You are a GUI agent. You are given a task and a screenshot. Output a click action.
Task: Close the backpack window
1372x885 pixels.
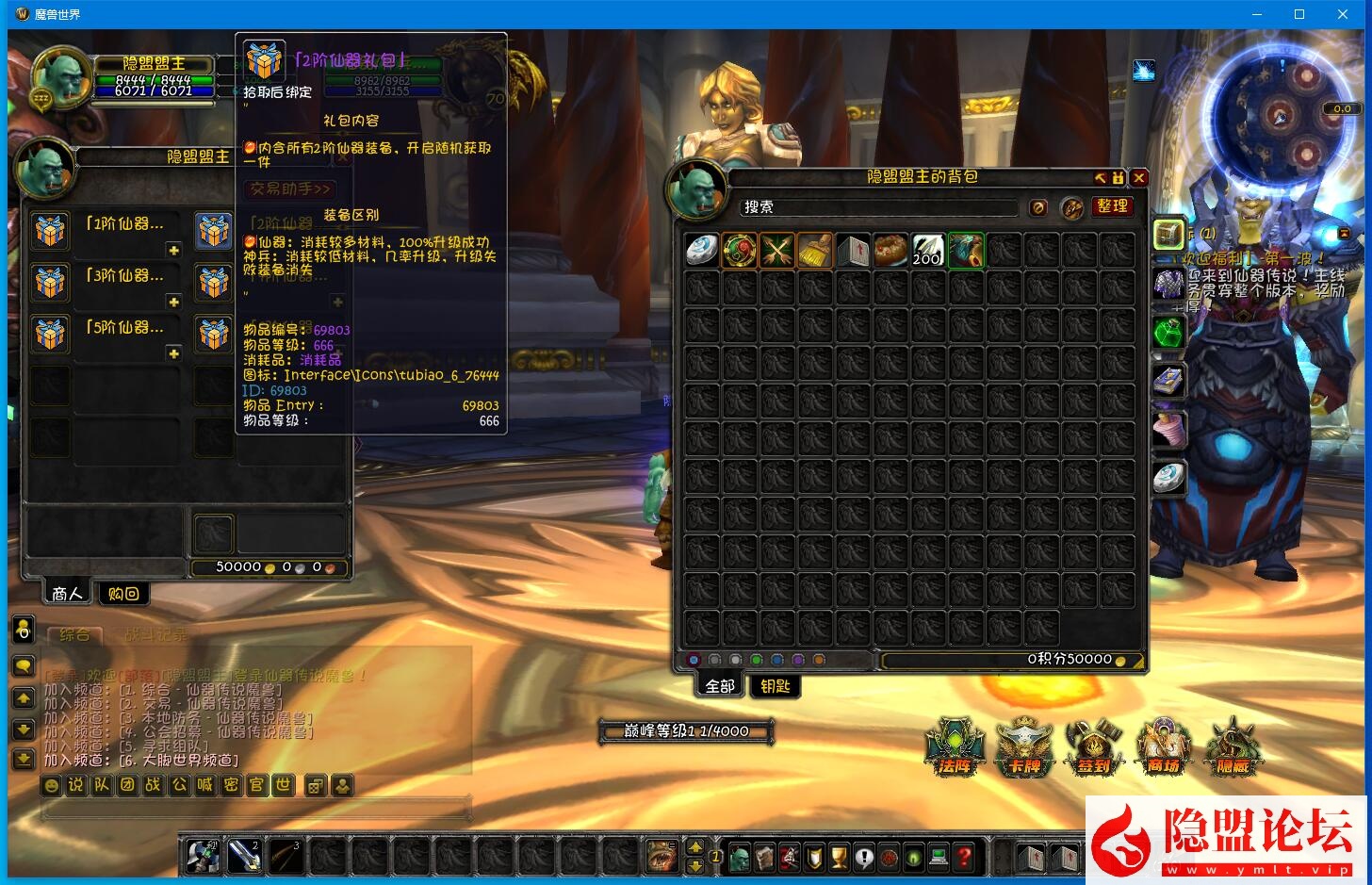pos(1139,177)
